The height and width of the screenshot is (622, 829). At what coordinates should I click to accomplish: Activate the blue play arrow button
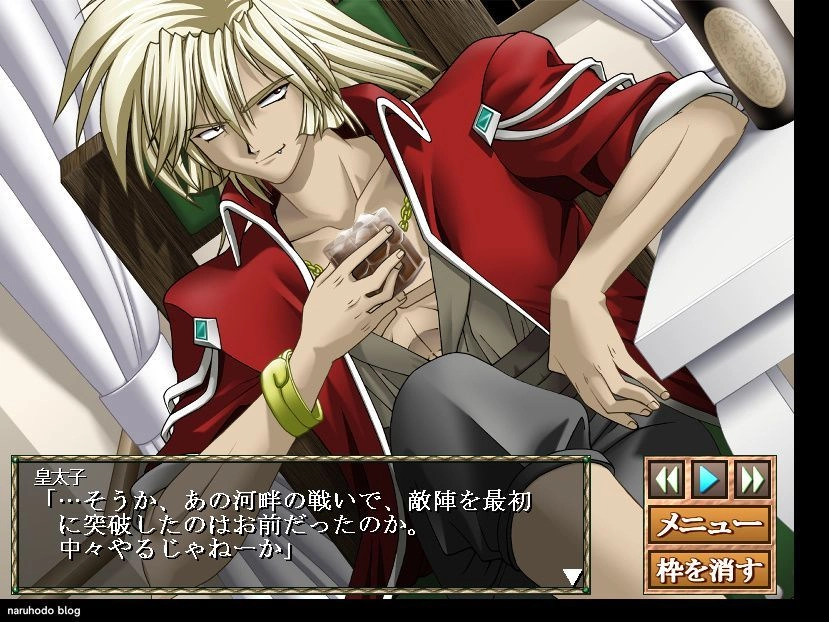(x=709, y=479)
